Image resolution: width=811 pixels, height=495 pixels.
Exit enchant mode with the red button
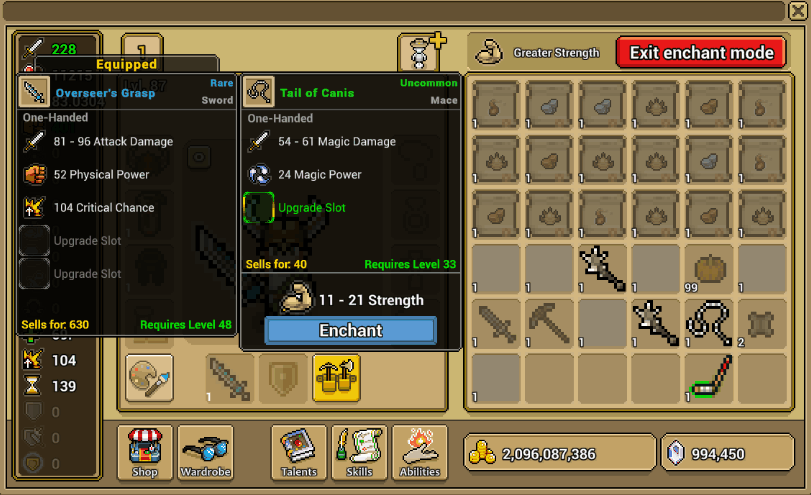coord(701,53)
